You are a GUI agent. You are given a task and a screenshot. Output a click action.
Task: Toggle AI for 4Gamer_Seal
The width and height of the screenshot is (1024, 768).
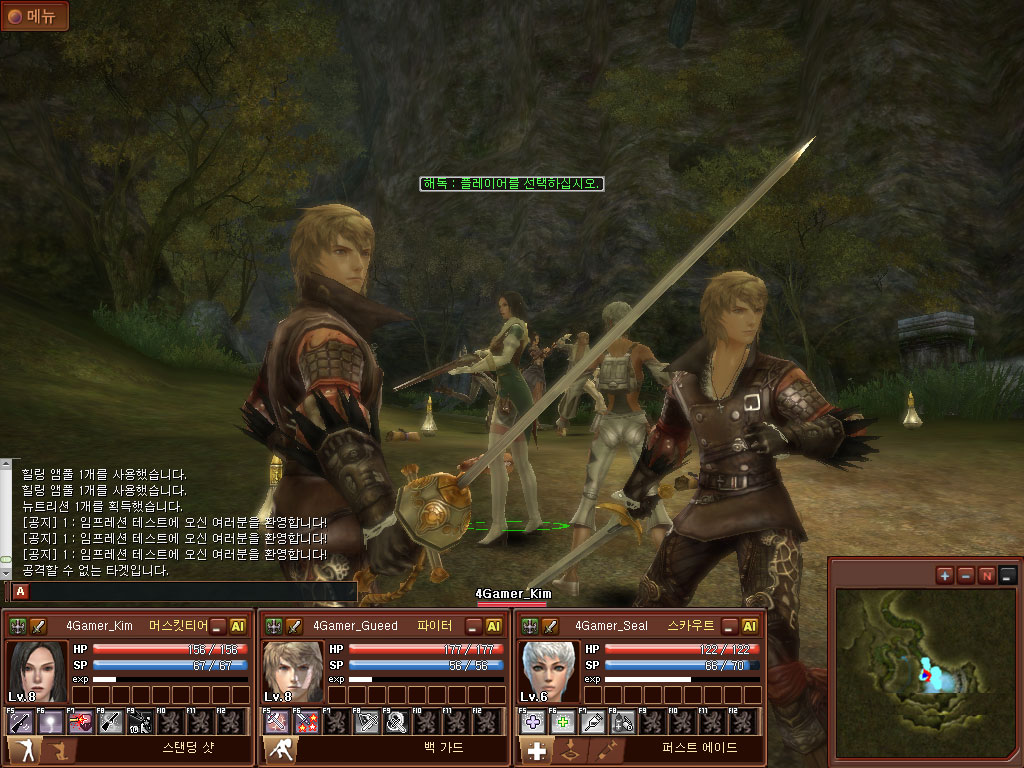pyautogui.click(x=750, y=626)
